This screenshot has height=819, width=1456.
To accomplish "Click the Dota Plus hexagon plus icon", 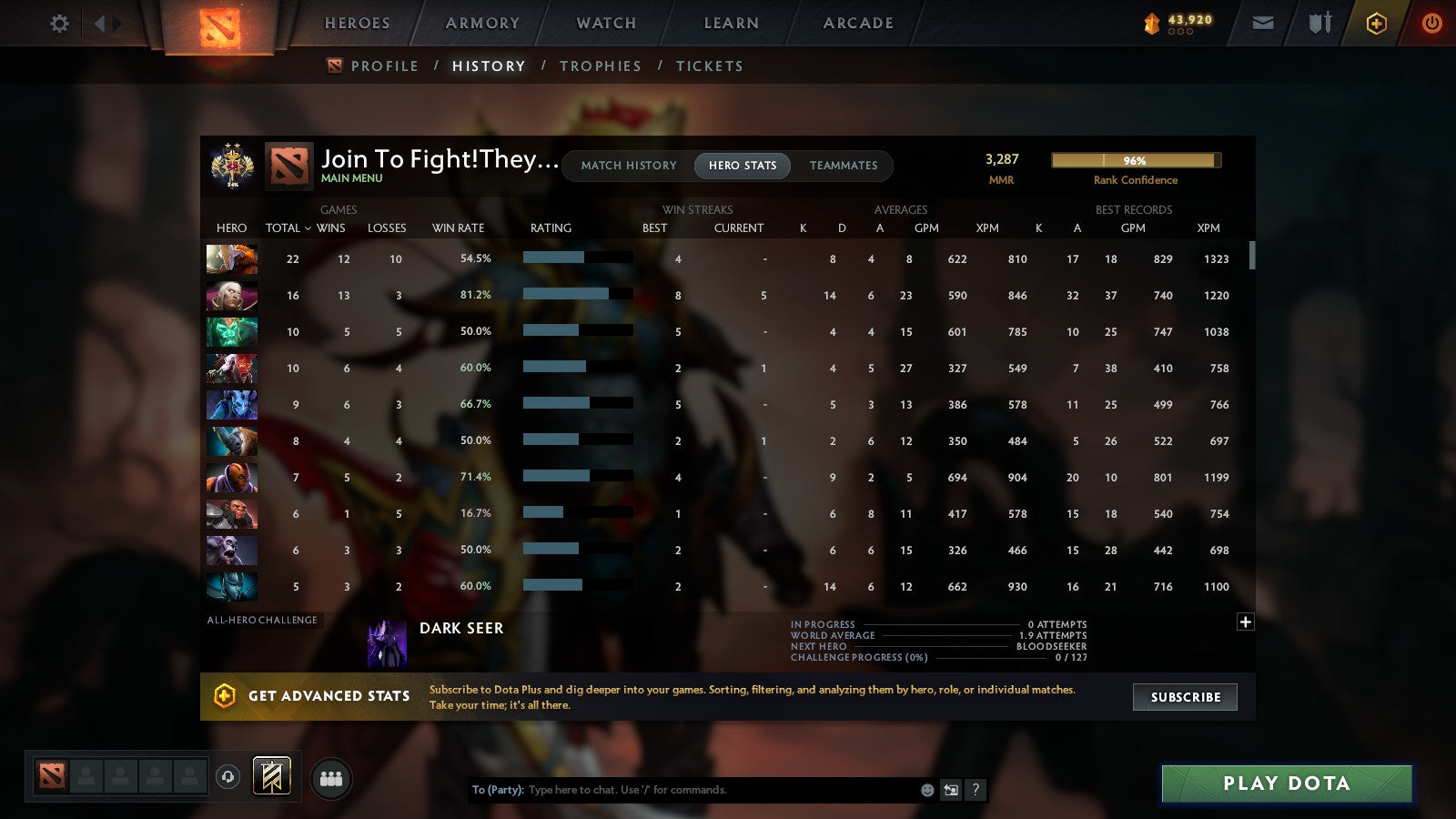I will click(1377, 24).
